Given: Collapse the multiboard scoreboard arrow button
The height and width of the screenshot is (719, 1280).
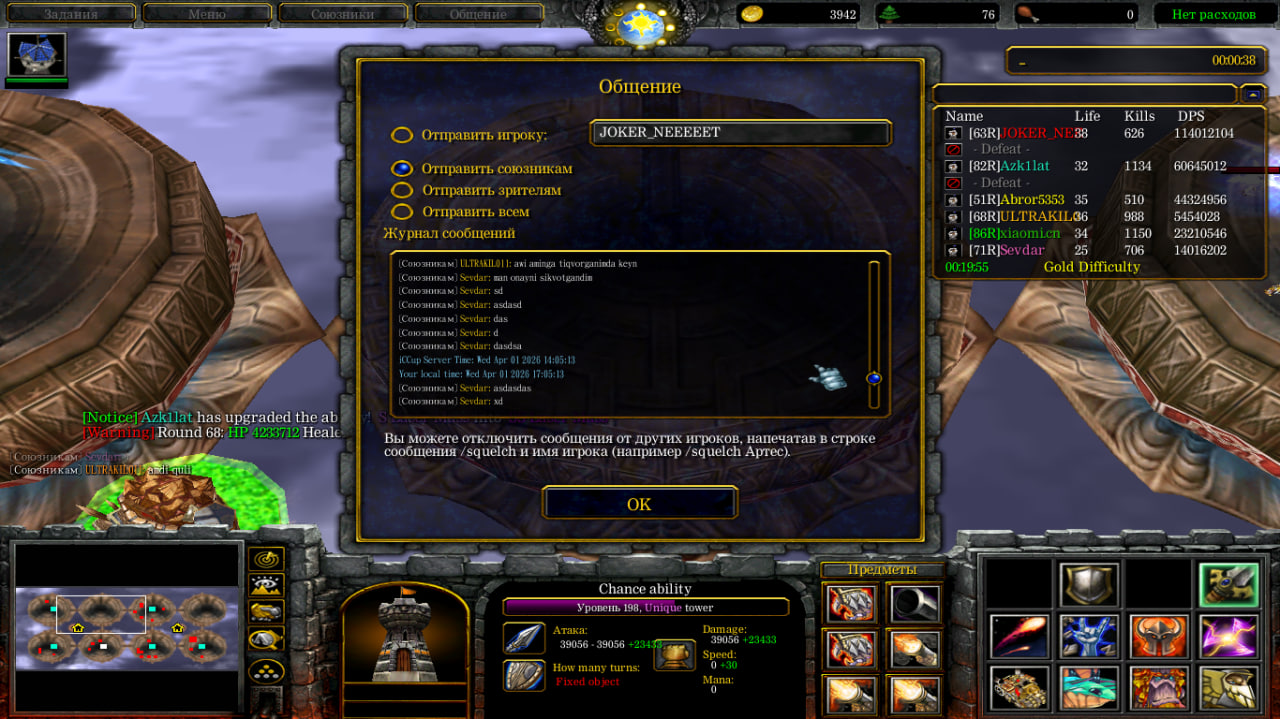Looking at the screenshot, I should point(1252,93).
